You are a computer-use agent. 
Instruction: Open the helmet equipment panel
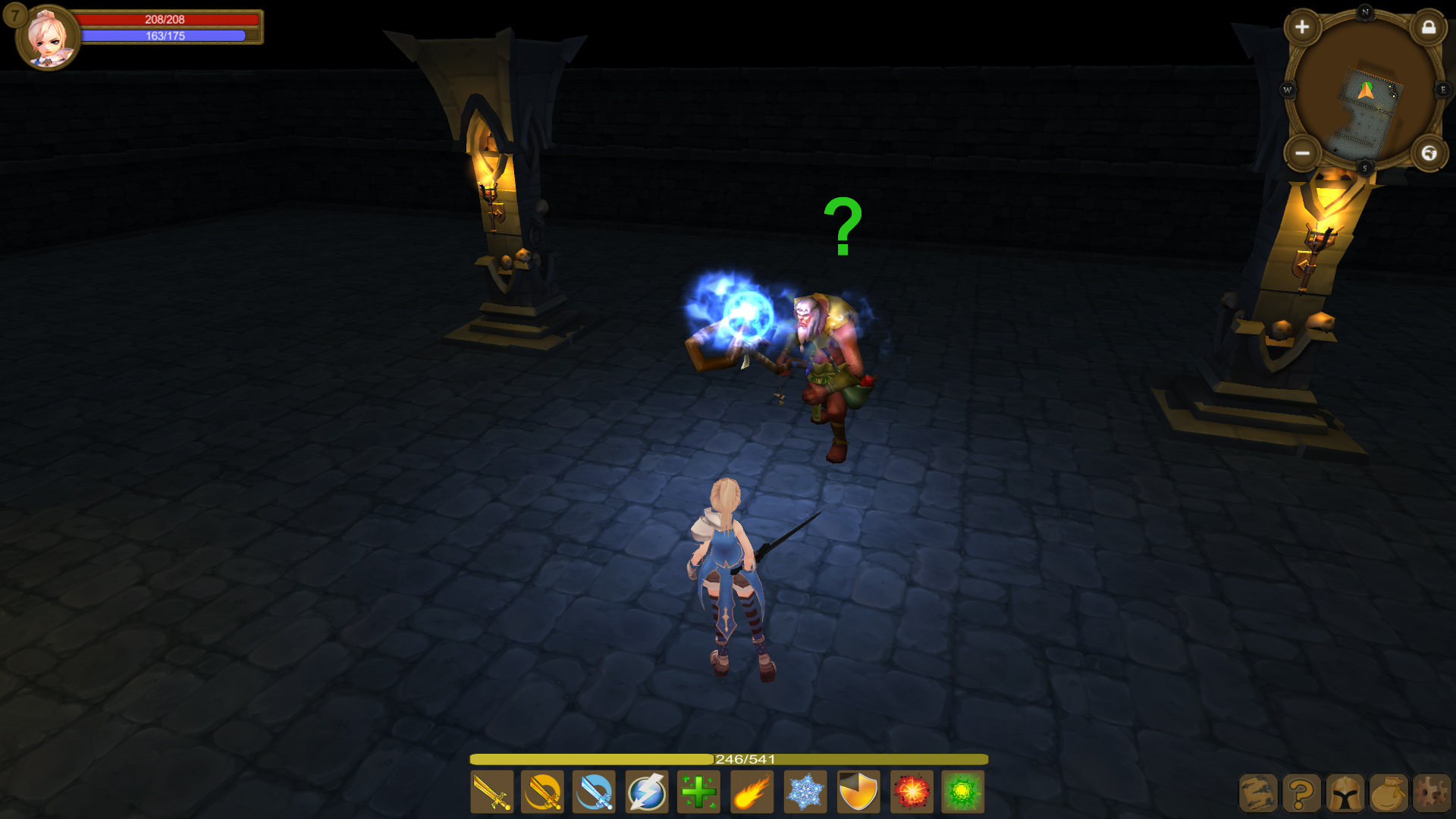(1344, 792)
